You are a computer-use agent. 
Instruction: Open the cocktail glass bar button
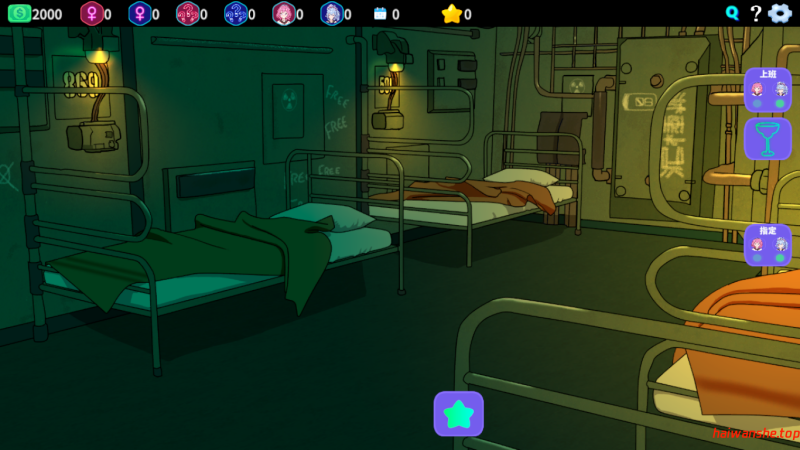tap(767, 139)
